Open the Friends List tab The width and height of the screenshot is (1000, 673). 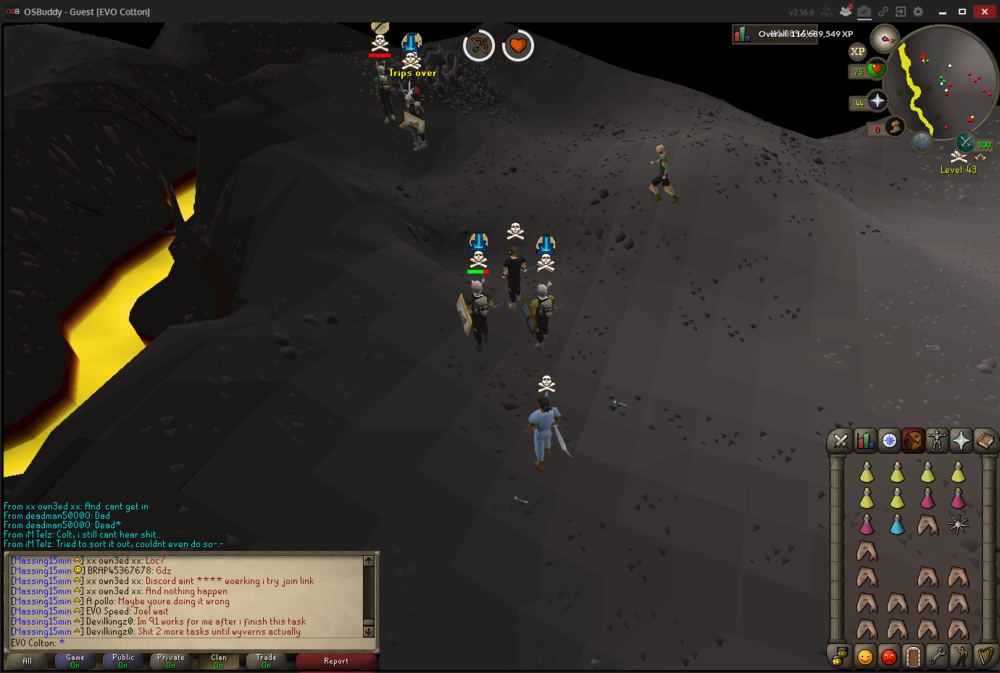[865, 657]
